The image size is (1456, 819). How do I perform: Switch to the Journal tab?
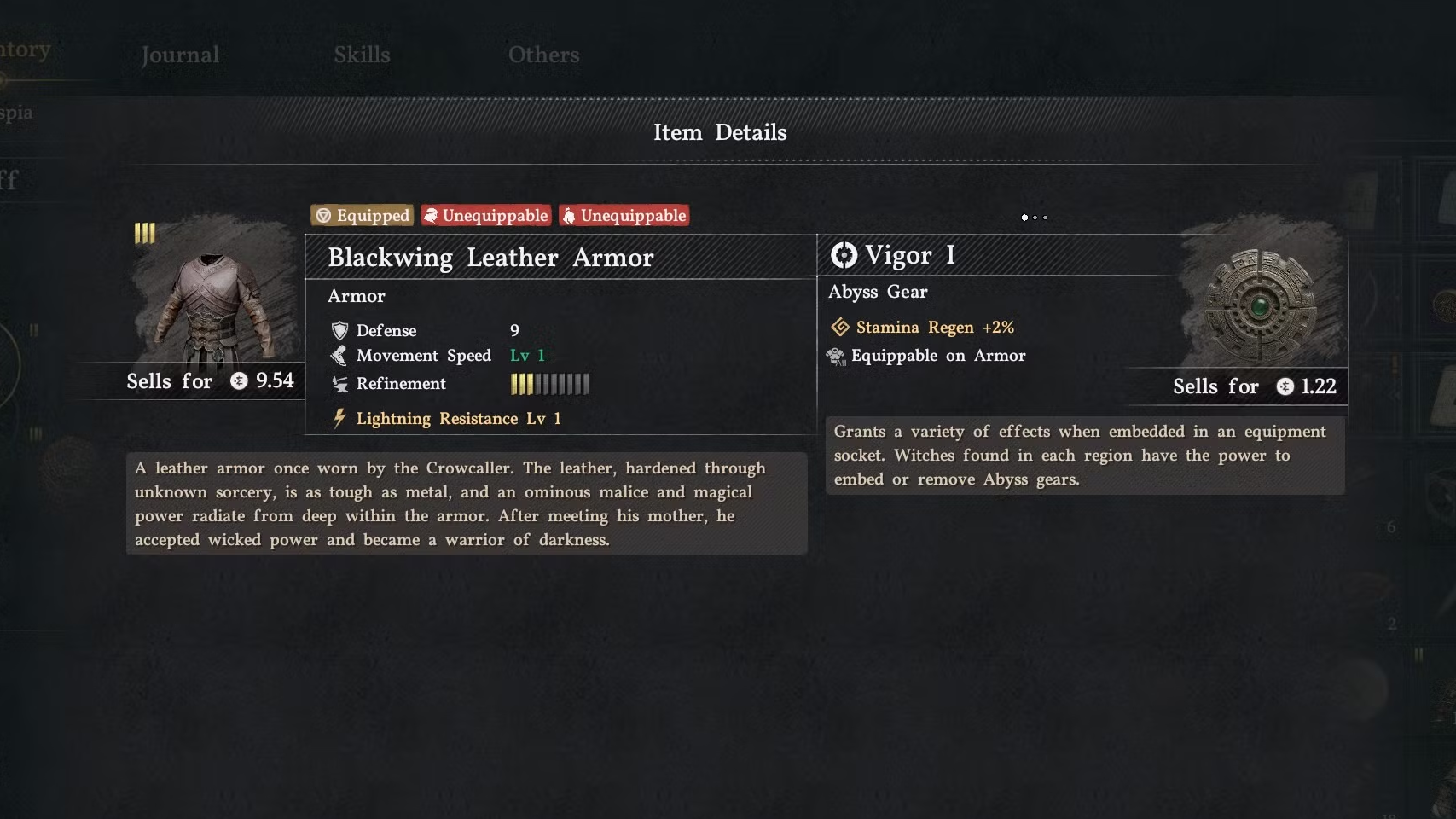pyautogui.click(x=180, y=55)
